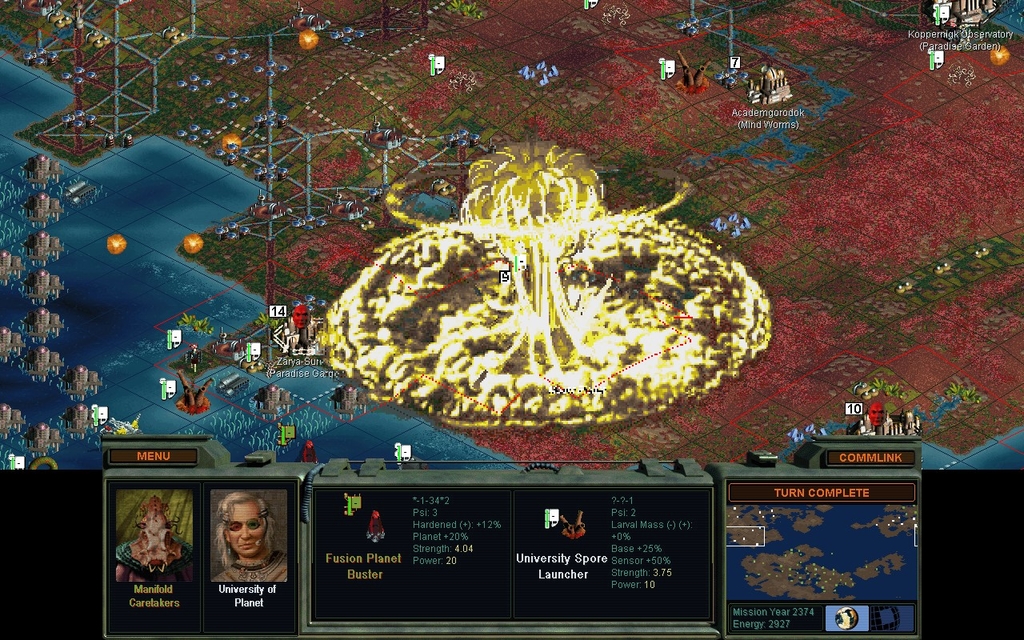Select the University of Planet leader portrait
The height and width of the screenshot is (640, 1024).
point(248,536)
